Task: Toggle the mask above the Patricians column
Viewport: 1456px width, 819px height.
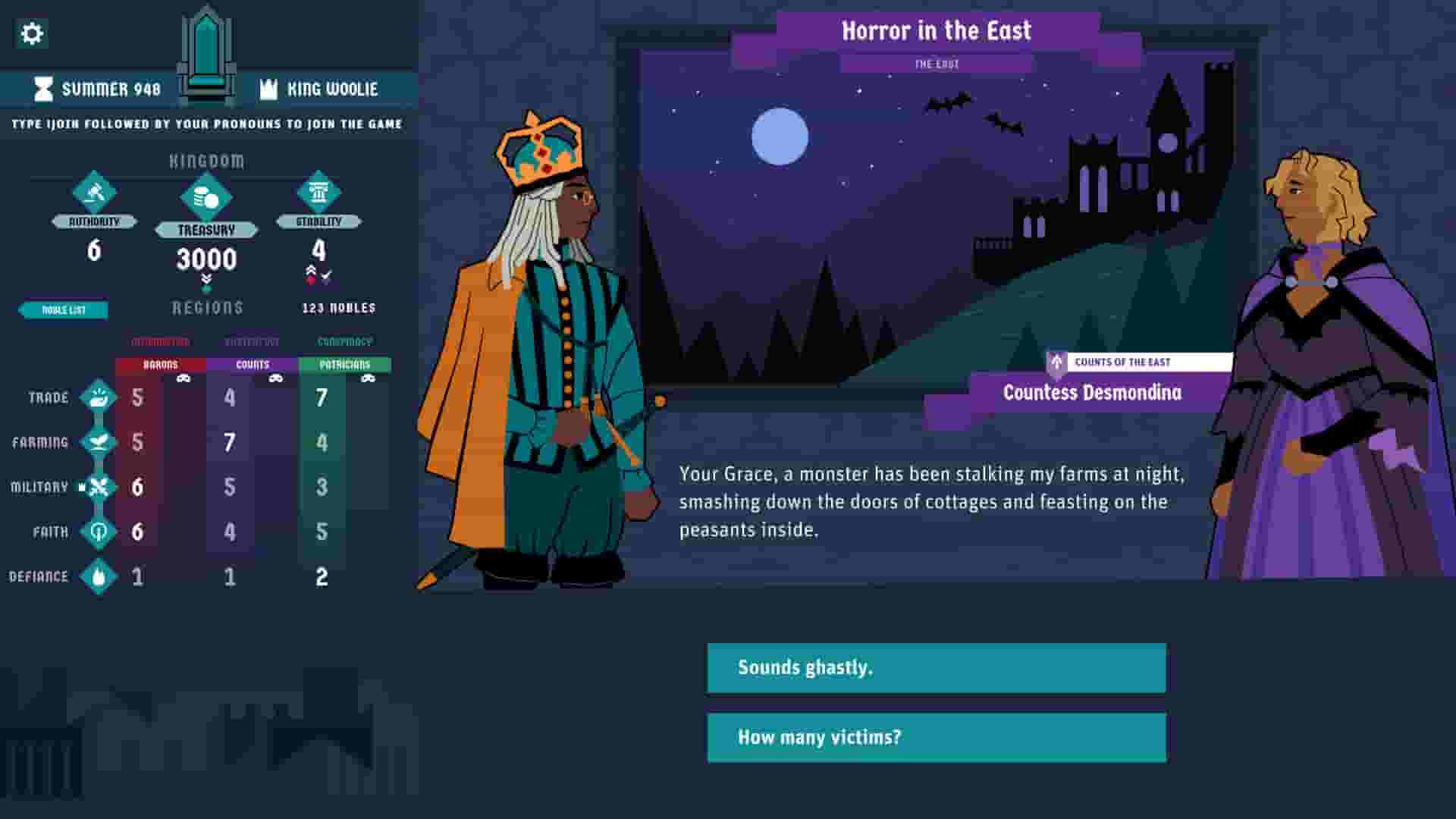Action: [369, 379]
